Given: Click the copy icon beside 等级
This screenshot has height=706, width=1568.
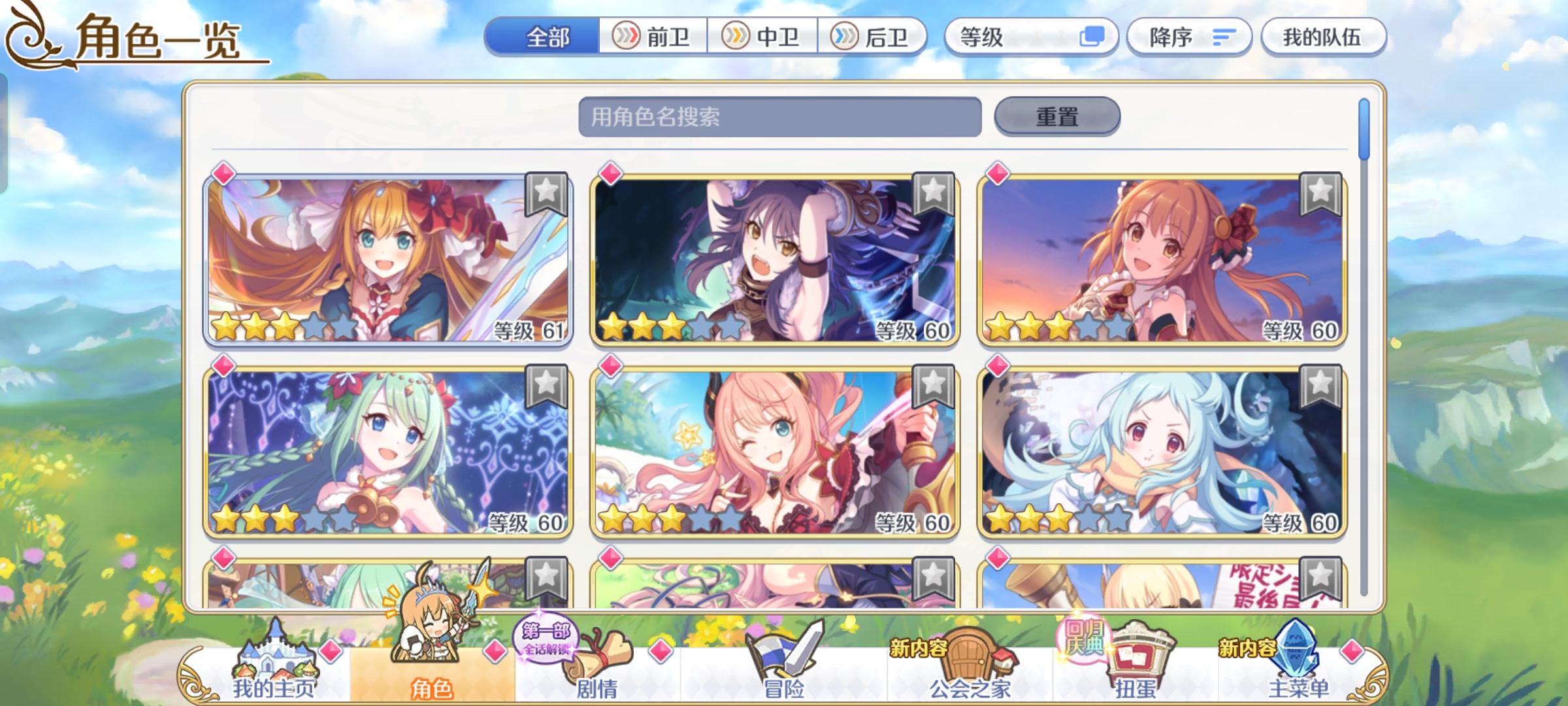Looking at the screenshot, I should pos(1092,37).
